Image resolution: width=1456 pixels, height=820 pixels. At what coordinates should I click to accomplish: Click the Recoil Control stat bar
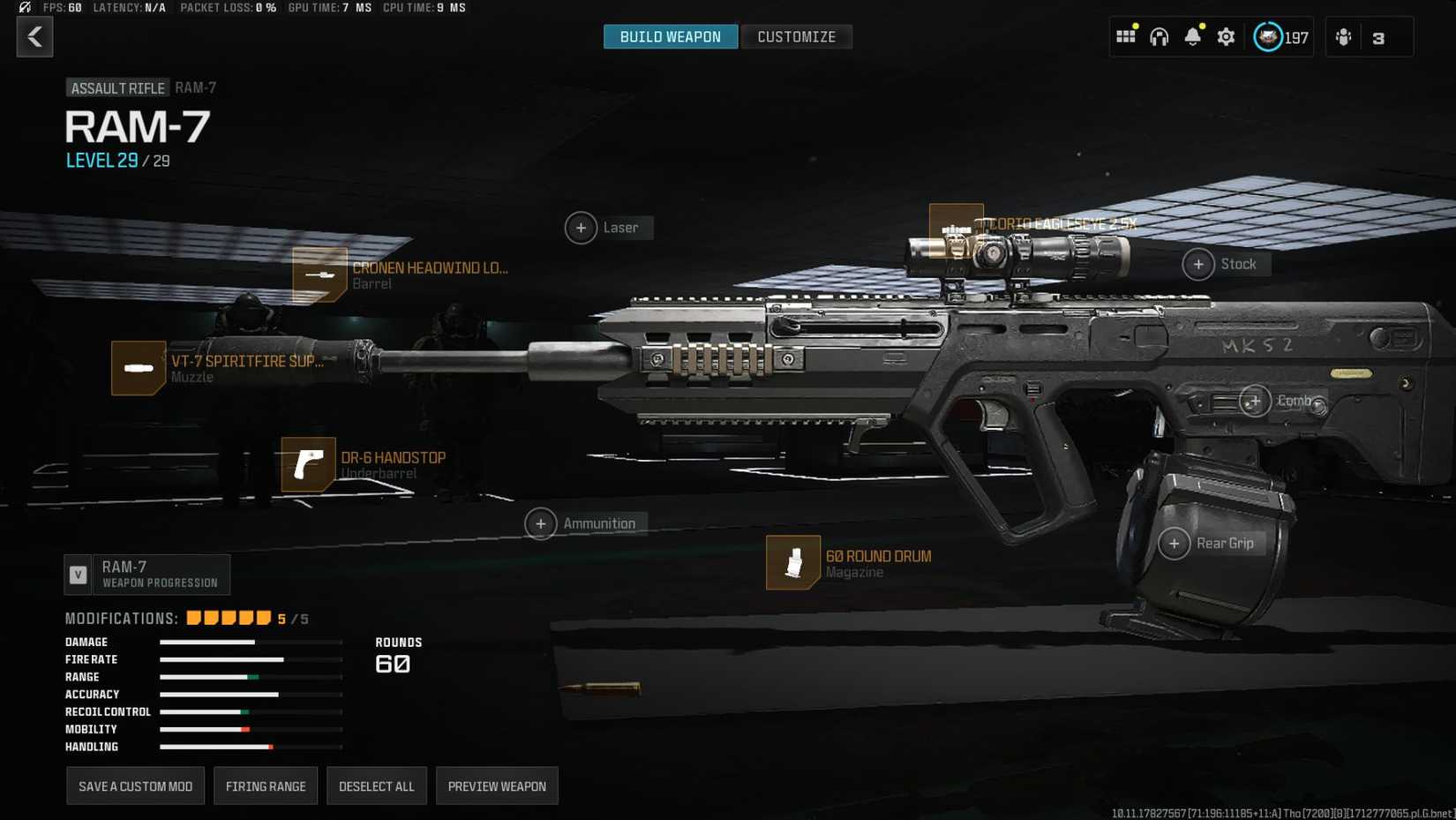250,711
